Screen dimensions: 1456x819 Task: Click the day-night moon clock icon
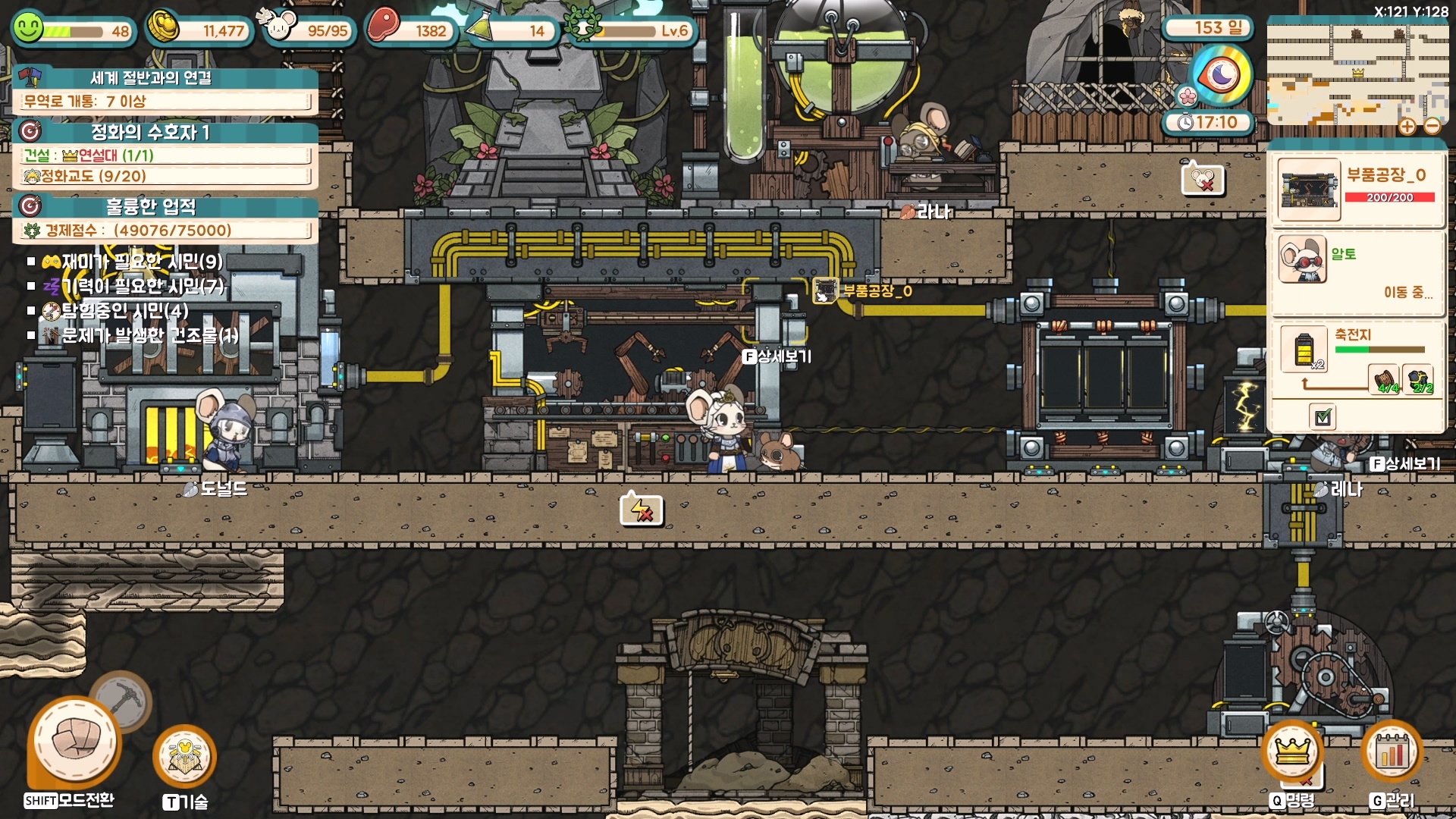click(x=1221, y=76)
